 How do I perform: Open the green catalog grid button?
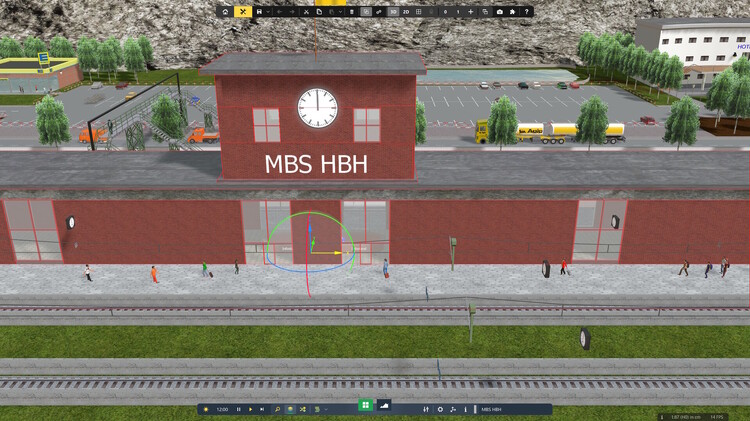(366, 405)
